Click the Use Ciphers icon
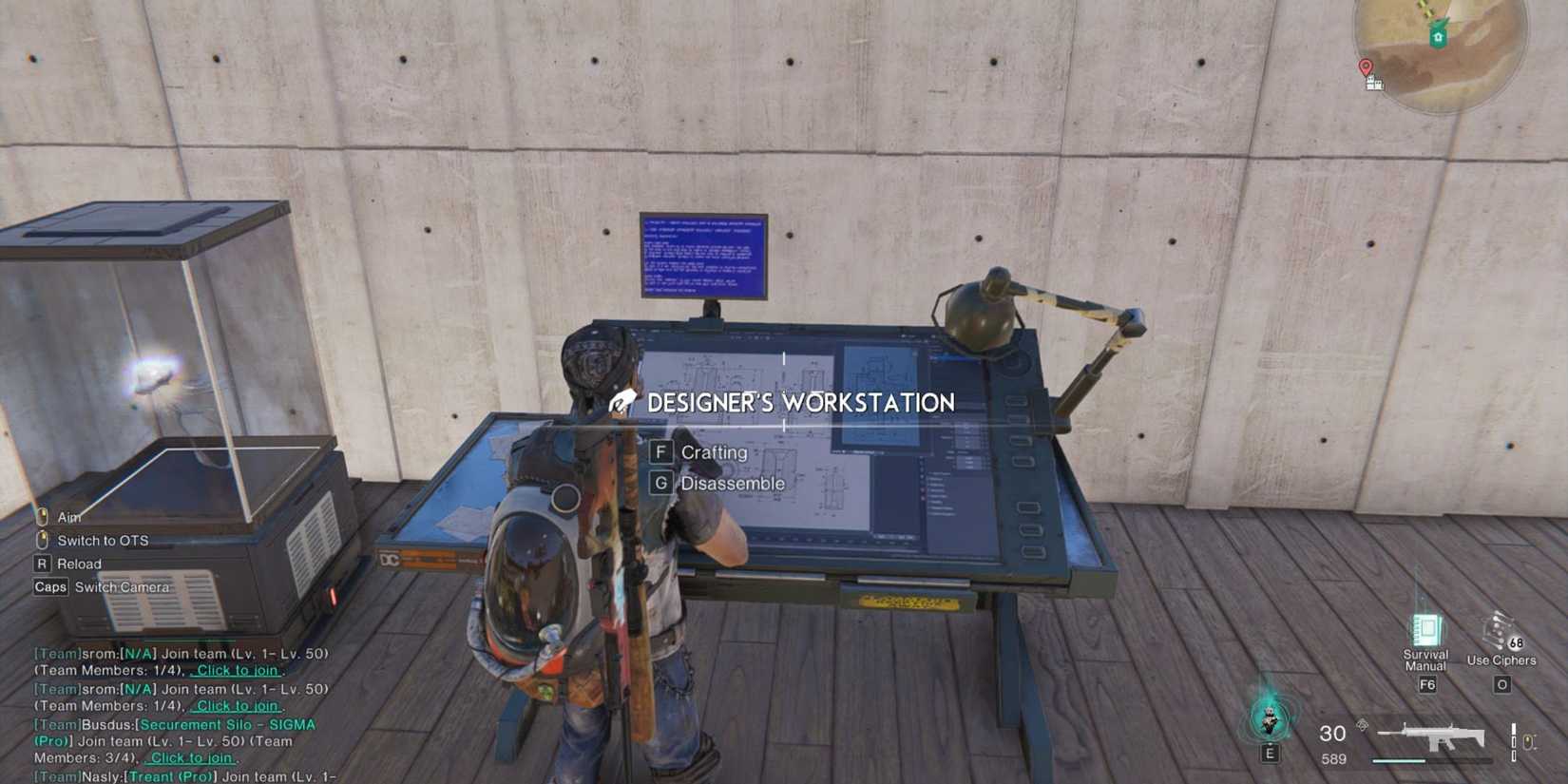 tap(1498, 629)
